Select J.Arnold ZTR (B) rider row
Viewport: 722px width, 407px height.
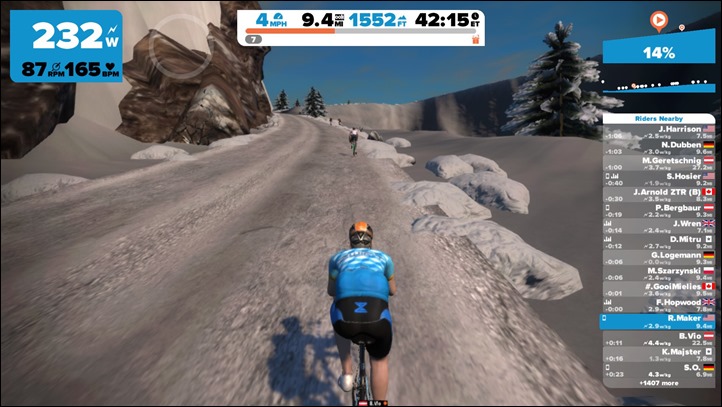658,195
